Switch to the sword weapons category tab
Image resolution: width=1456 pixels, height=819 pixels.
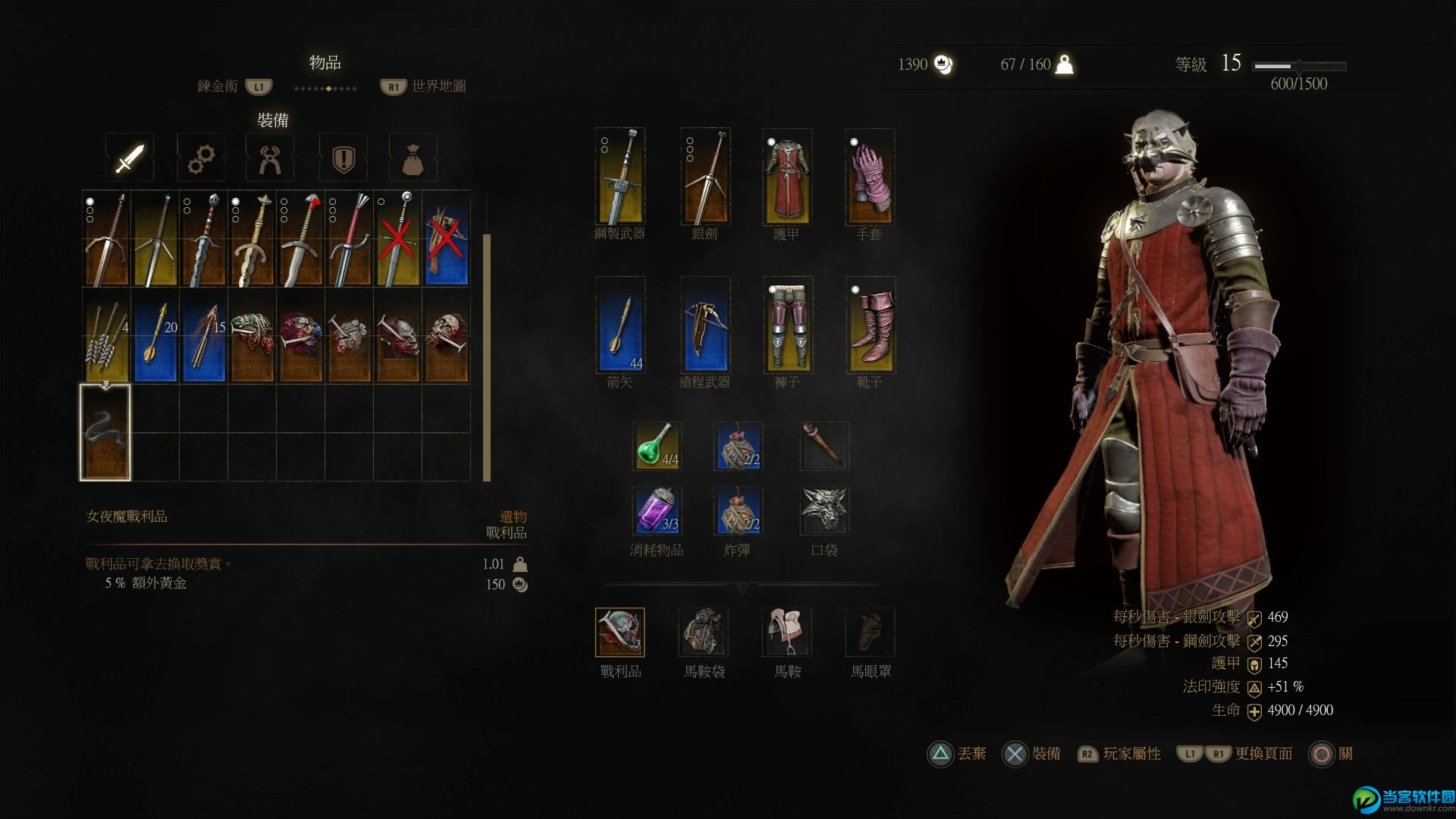[x=130, y=158]
